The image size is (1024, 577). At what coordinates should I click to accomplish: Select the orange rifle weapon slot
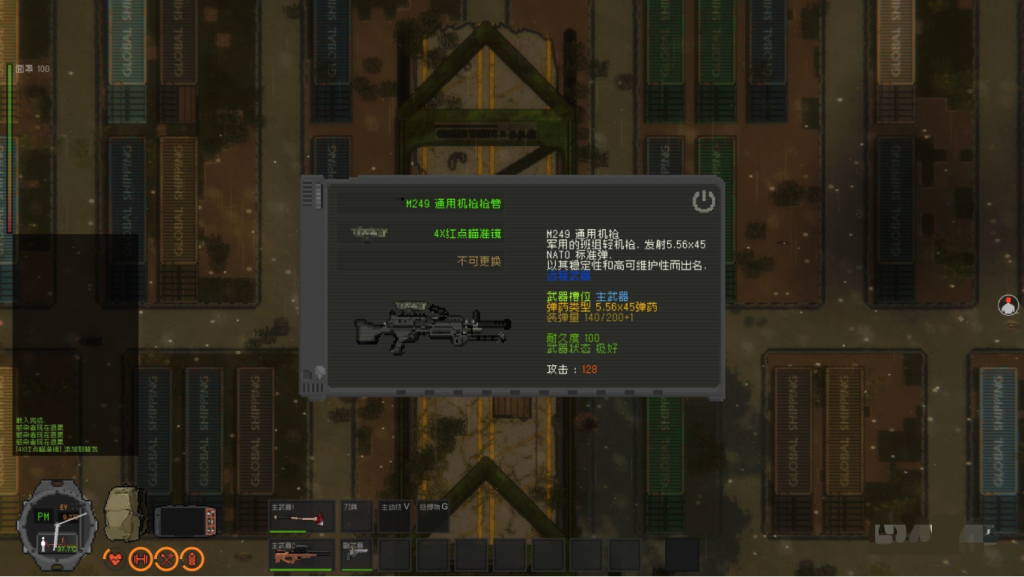pyautogui.click(x=302, y=555)
